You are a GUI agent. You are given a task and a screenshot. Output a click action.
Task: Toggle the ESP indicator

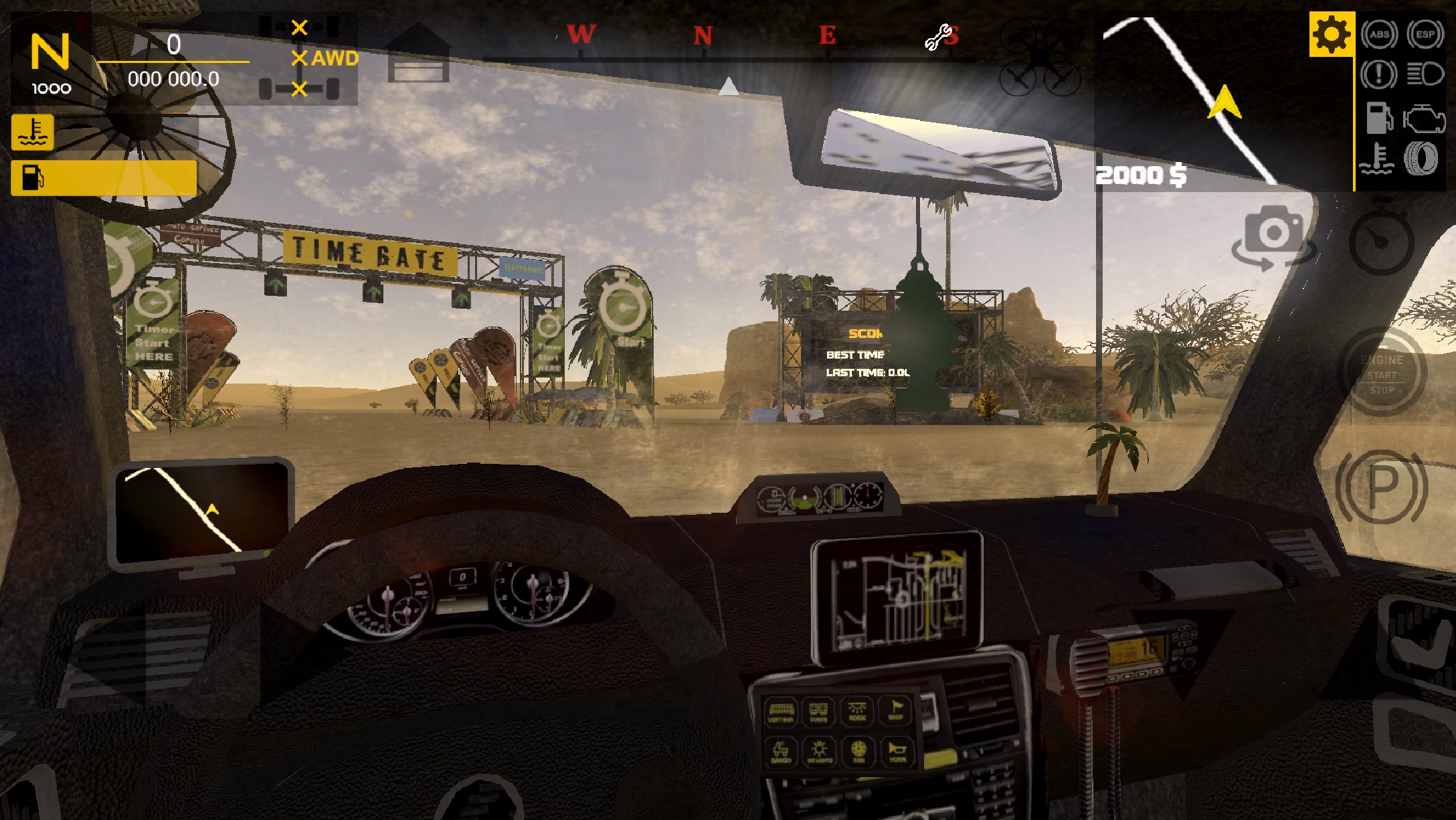point(1425,34)
